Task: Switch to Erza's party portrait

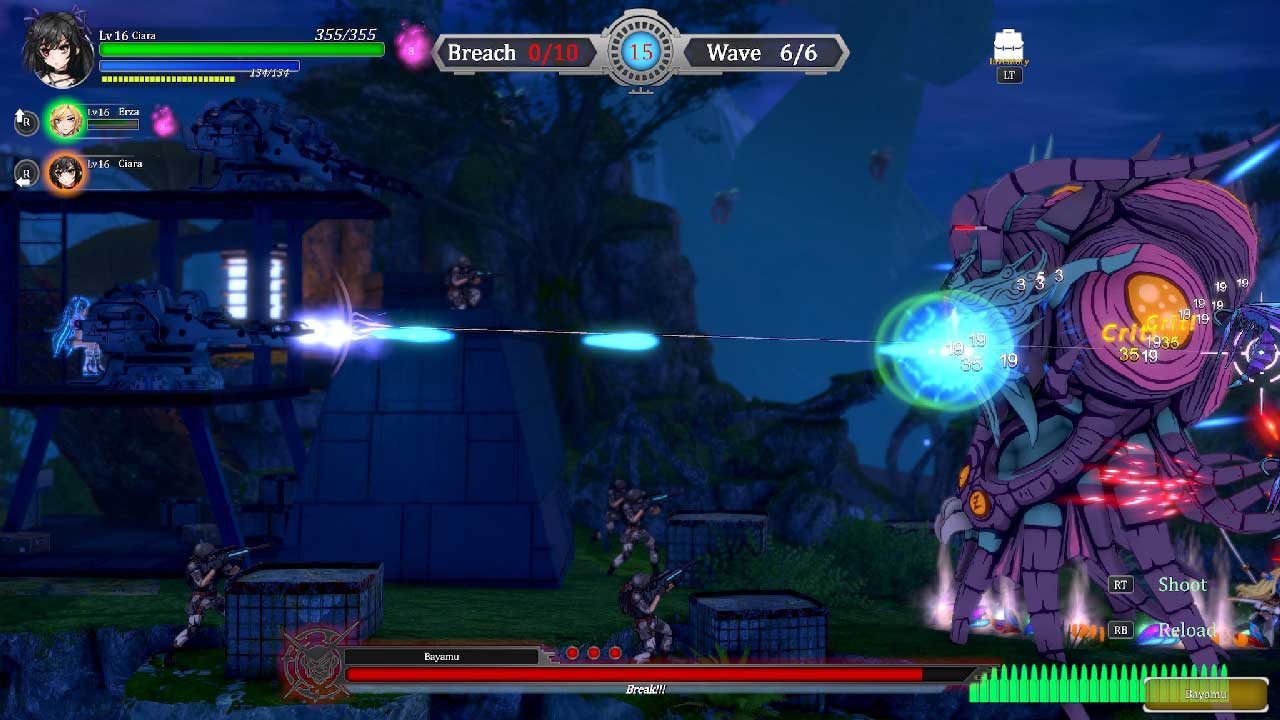Action: (x=67, y=120)
